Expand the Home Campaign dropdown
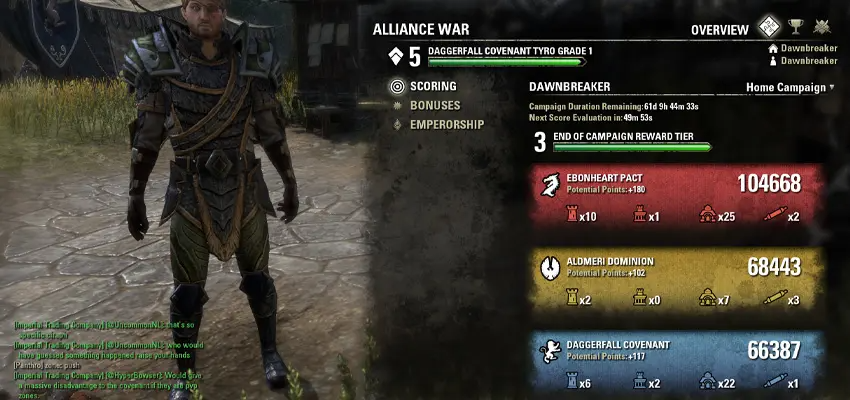This screenshot has height=400, width=850. pos(790,87)
